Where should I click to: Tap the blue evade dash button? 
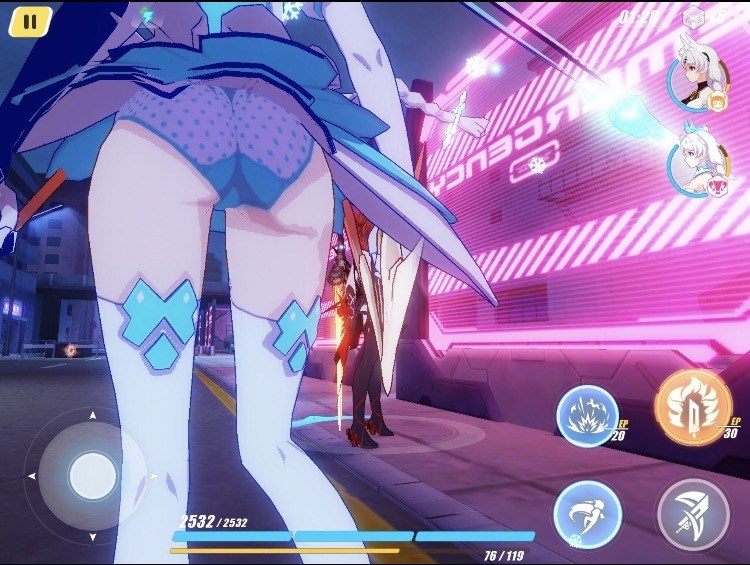tap(588, 514)
